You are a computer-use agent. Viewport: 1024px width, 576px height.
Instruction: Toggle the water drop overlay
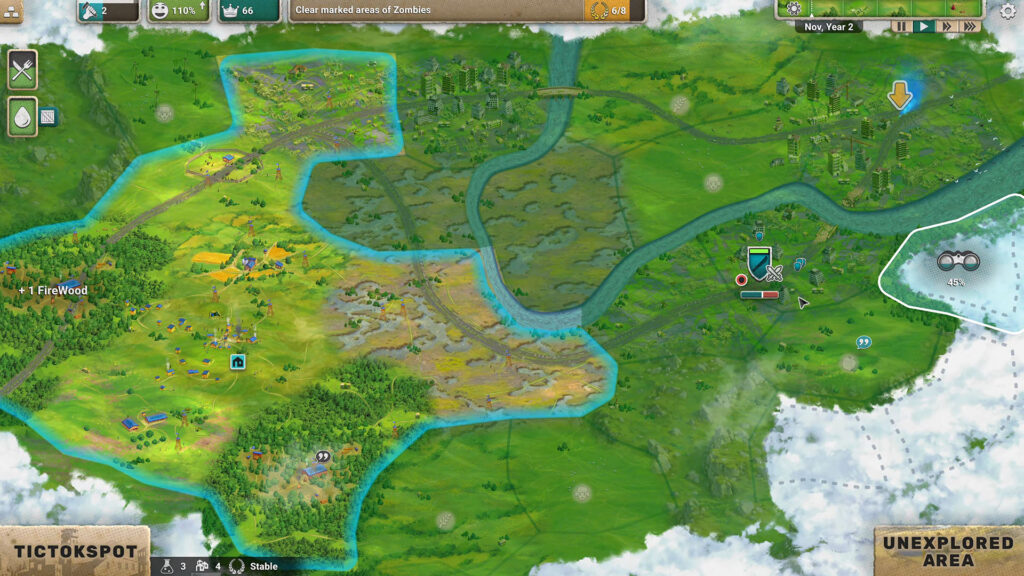[22, 116]
